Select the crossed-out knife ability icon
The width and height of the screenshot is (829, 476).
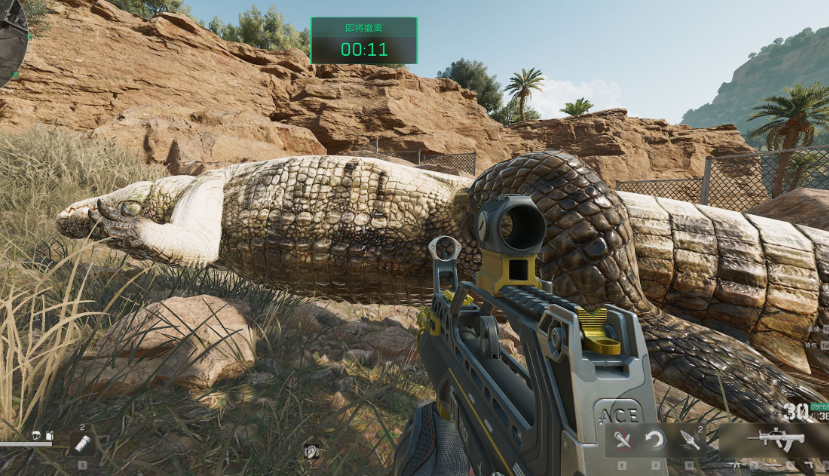click(622, 439)
